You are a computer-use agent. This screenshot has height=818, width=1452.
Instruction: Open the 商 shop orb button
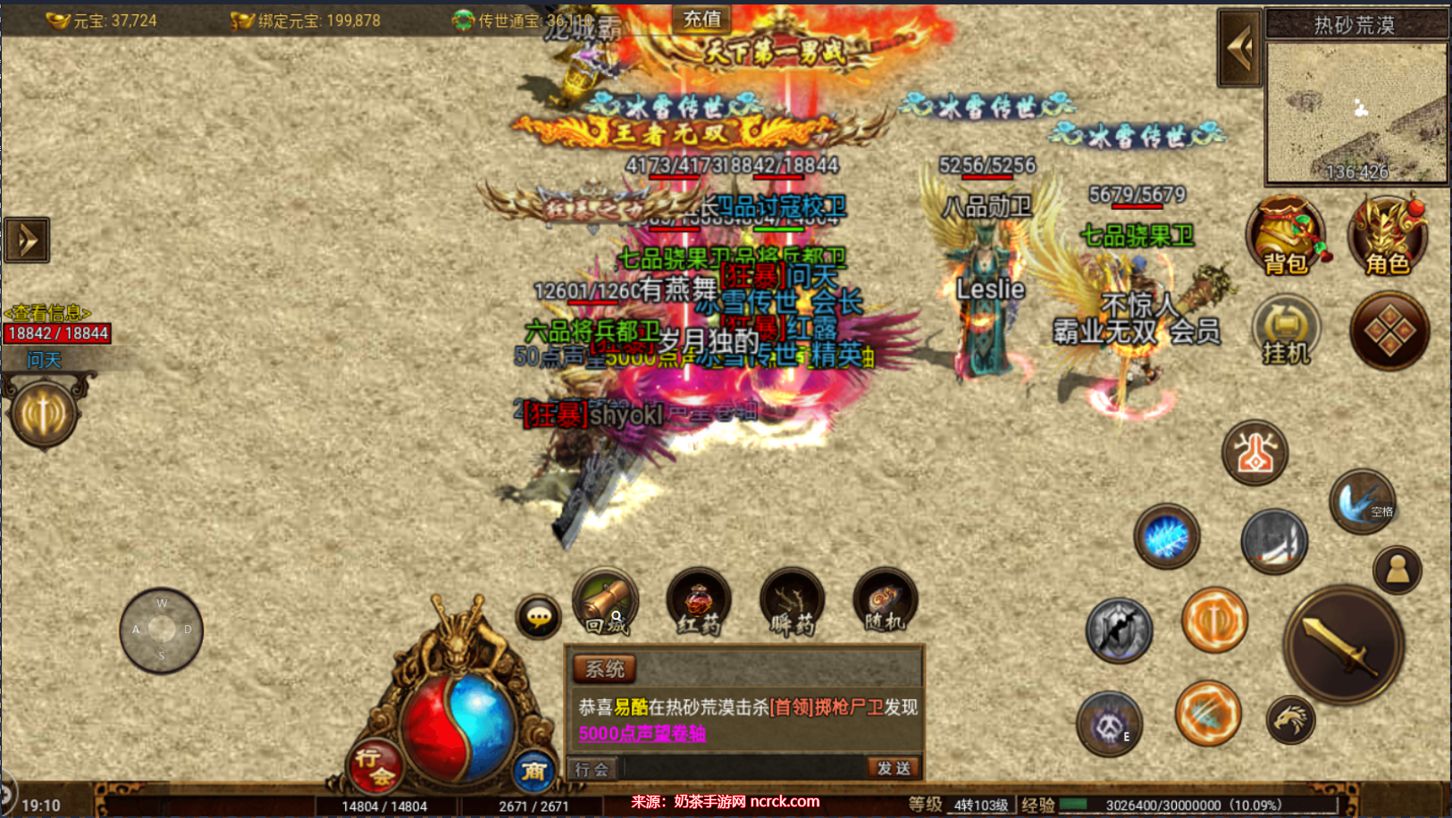[534, 771]
